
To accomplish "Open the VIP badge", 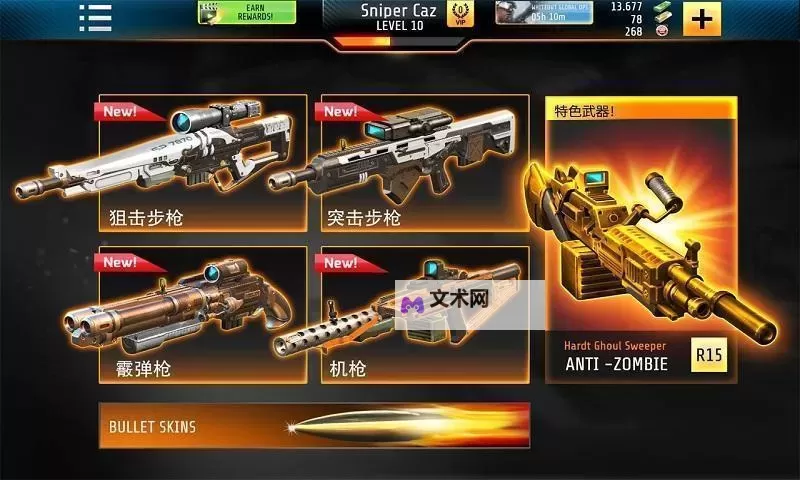I will pyautogui.click(x=461, y=14).
